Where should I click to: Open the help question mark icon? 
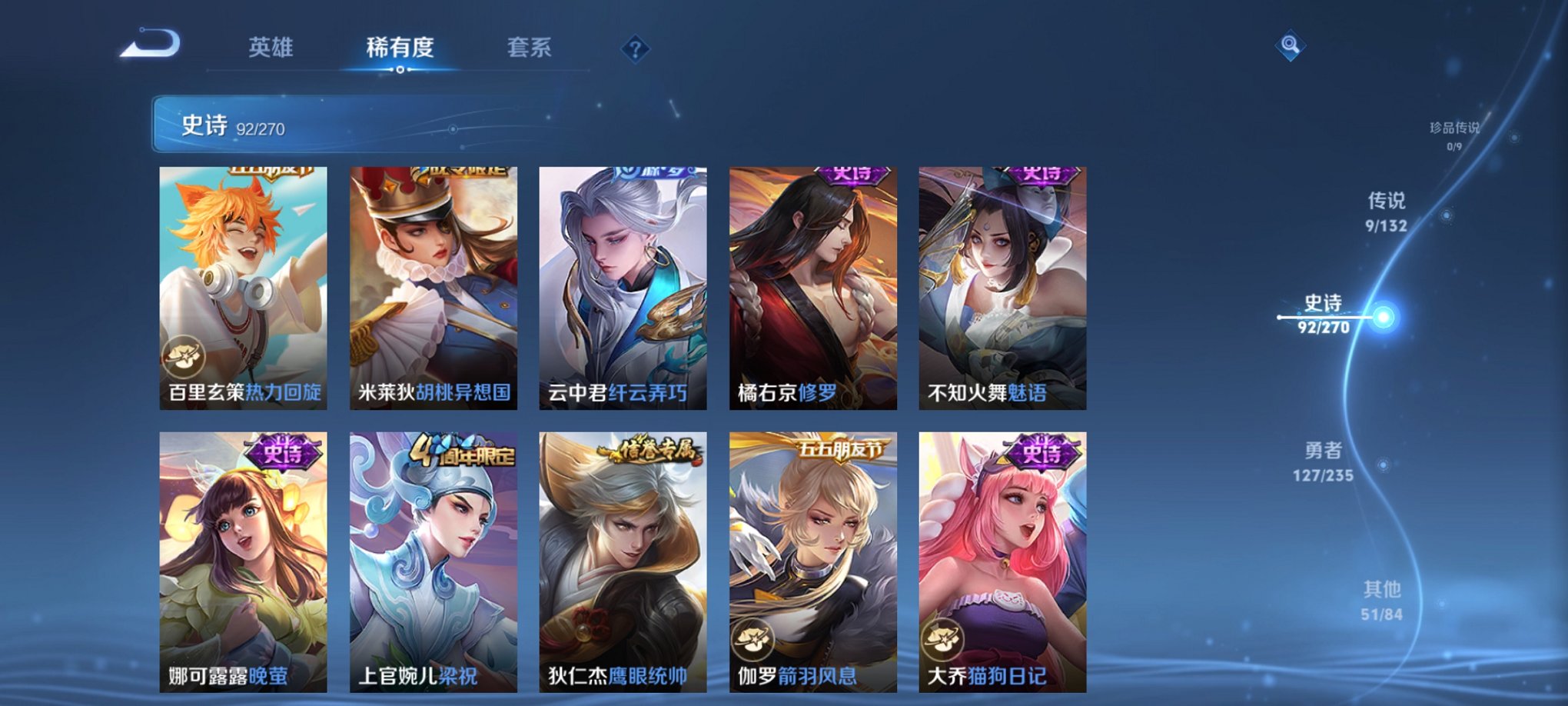(635, 48)
